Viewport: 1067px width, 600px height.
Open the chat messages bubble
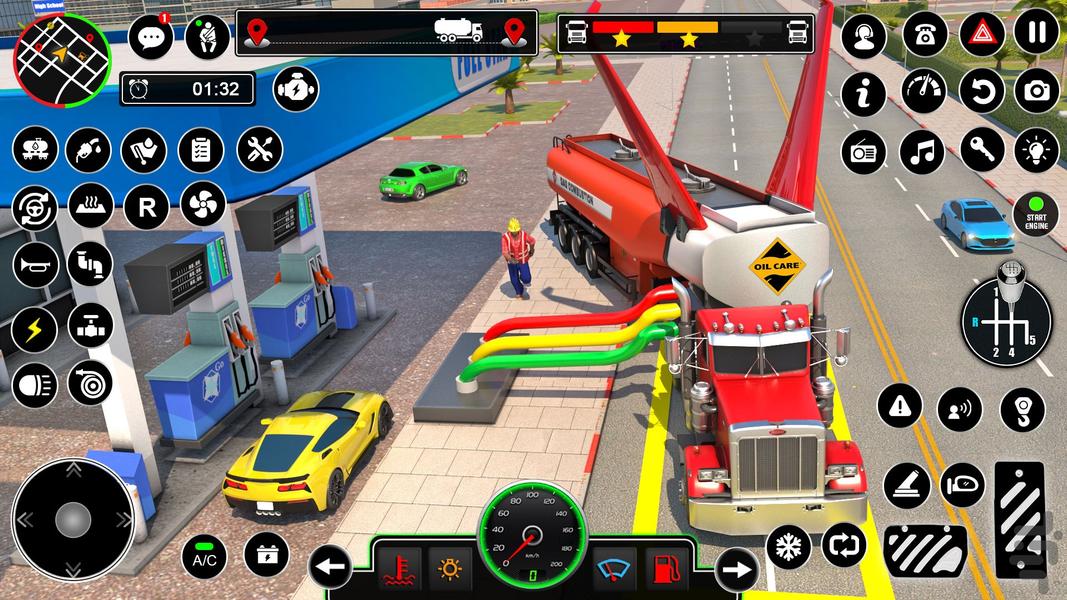click(x=151, y=37)
